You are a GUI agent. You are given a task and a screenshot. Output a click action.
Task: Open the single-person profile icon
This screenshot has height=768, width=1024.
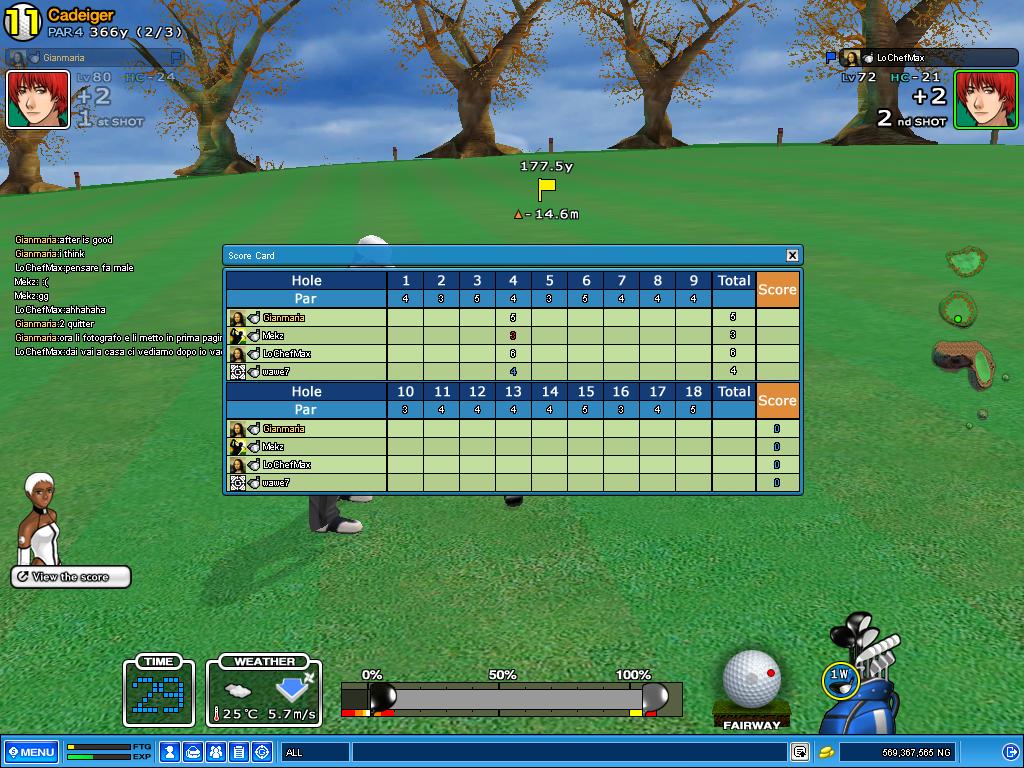pos(171,751)
